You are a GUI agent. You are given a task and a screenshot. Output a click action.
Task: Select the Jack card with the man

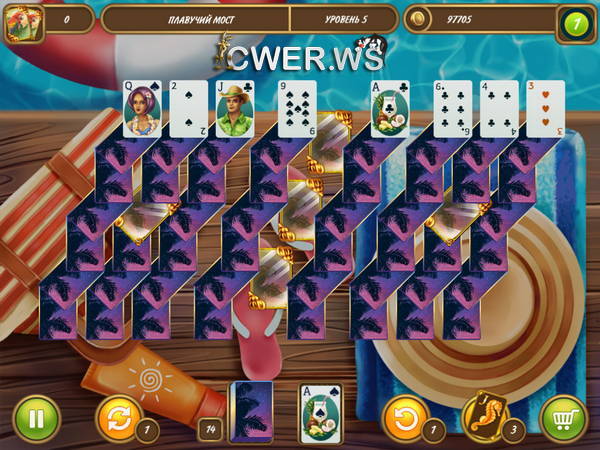tap(236, 108)
